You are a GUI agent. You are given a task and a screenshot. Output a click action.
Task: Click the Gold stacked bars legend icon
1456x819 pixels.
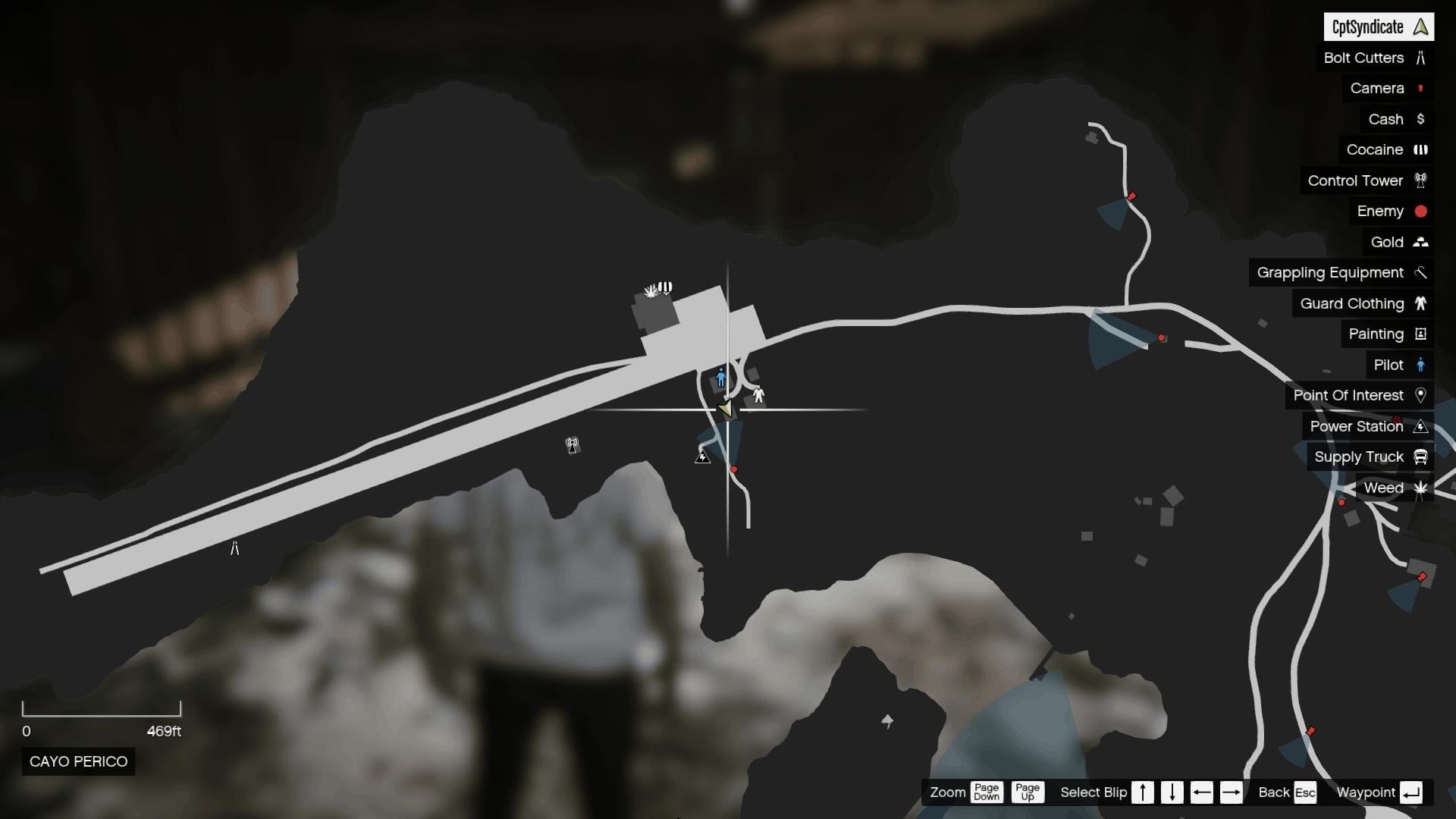point(1421,242)
